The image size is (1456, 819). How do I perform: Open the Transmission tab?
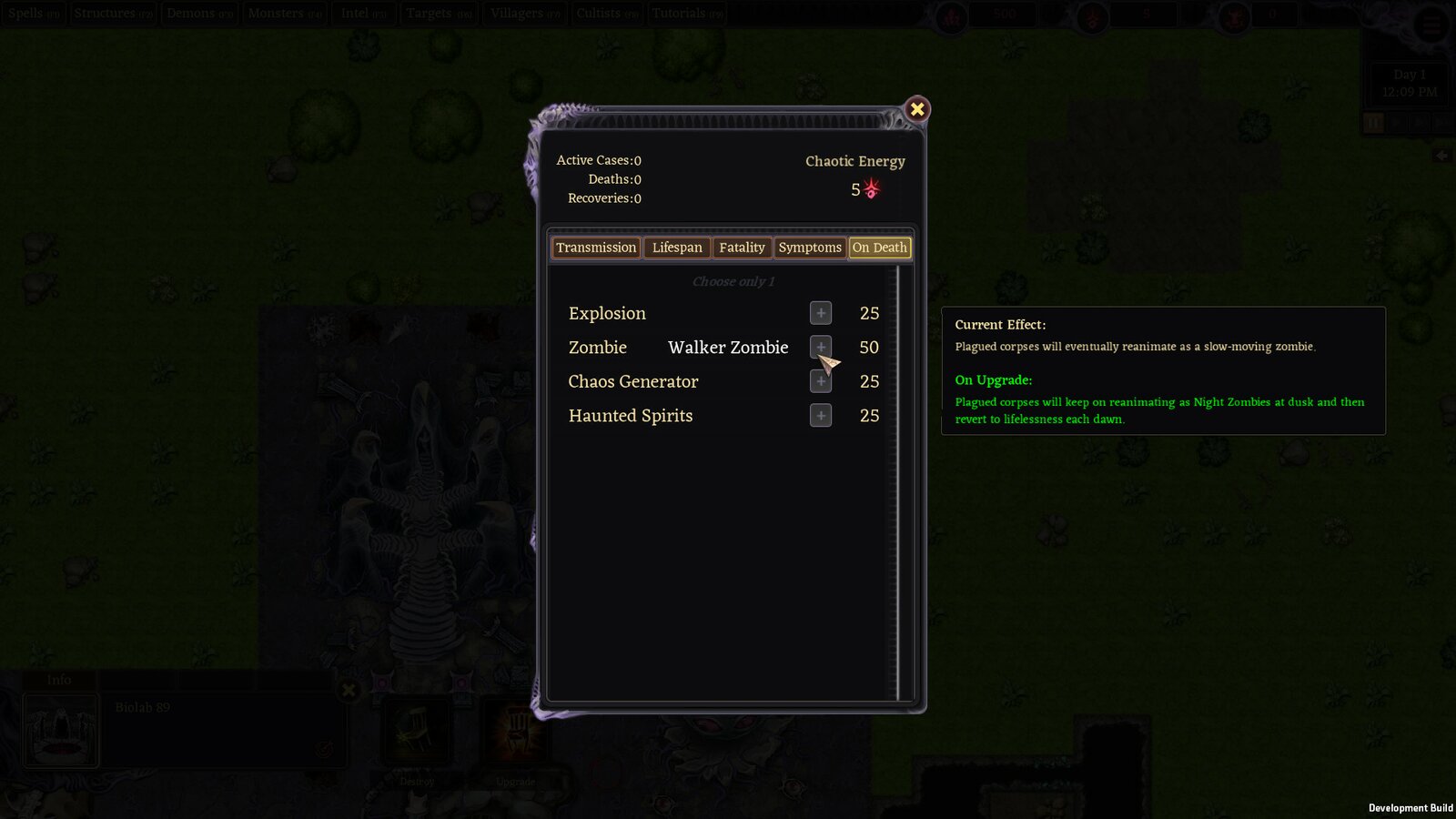tap(595, 248)
